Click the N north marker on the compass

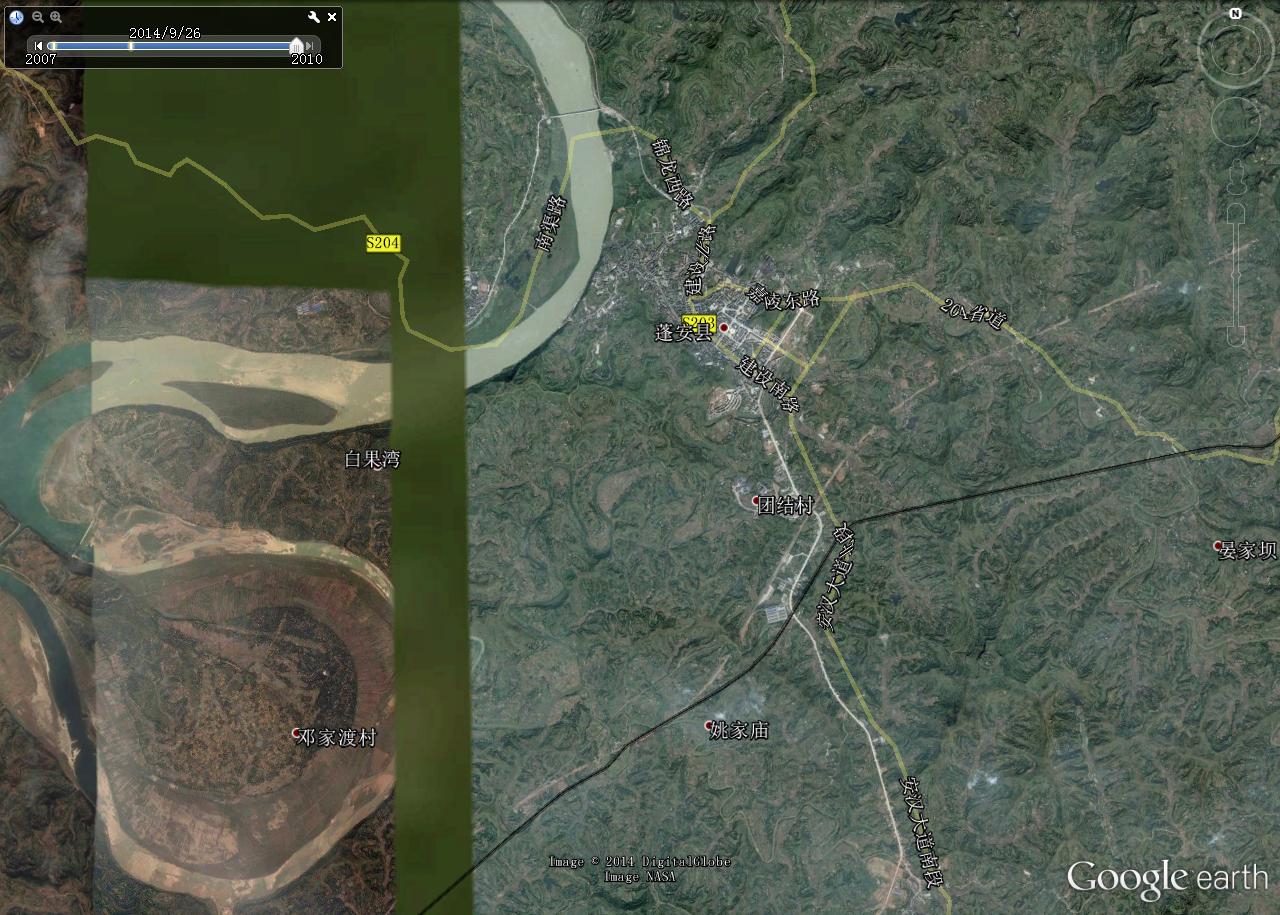tap(1236, 14)
